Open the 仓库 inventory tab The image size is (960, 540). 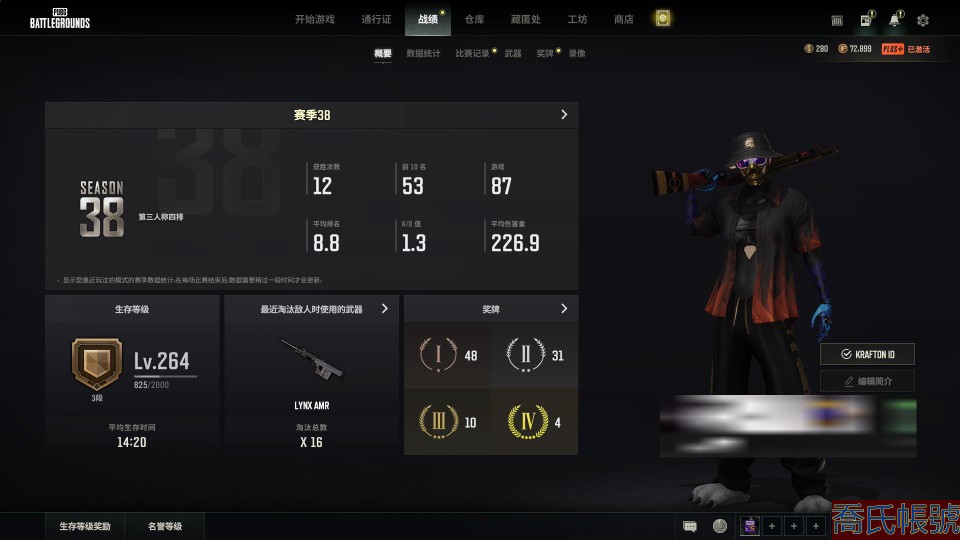click(474, 19)
